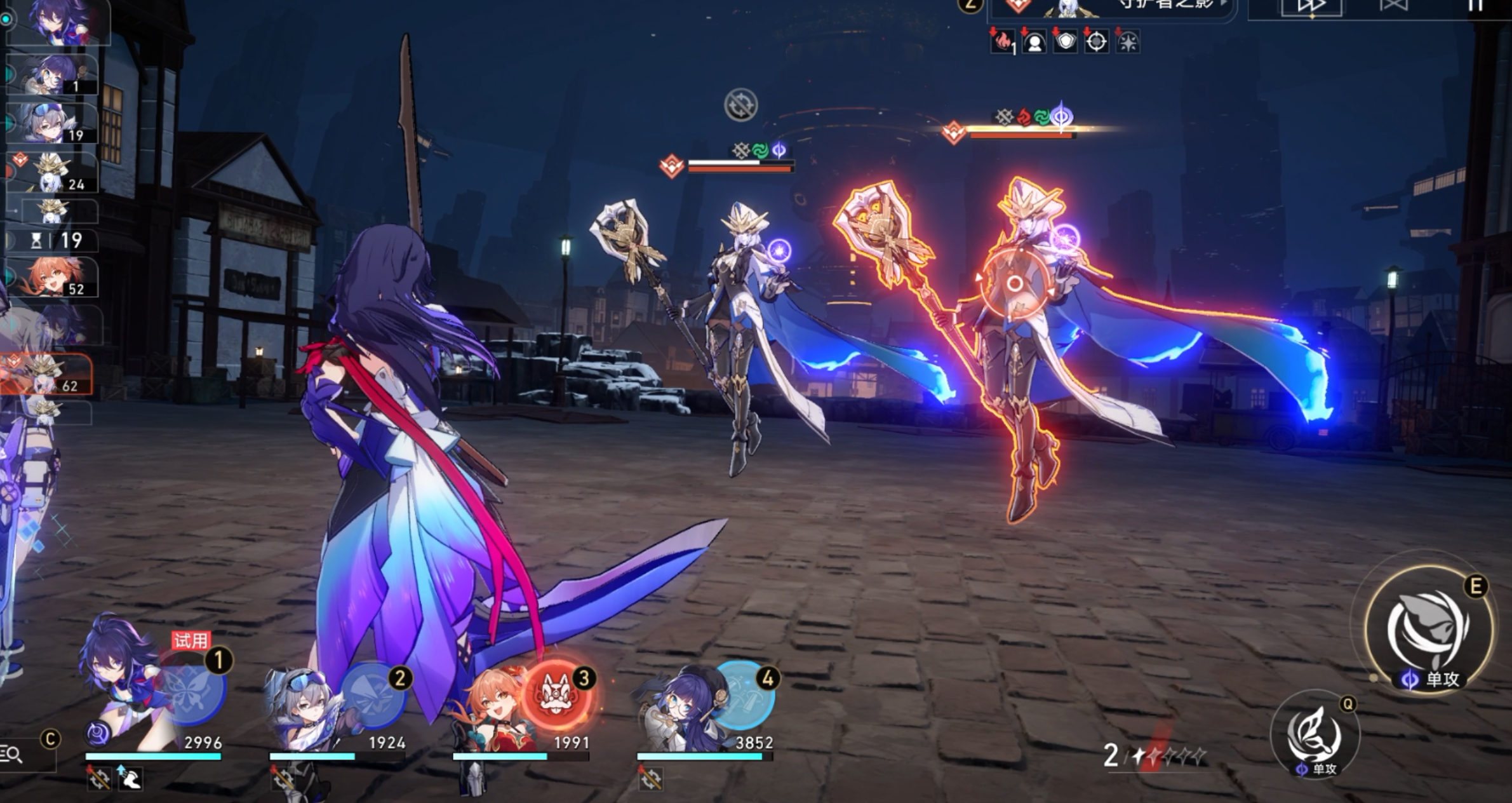Inspect the enemy's crosshair debuff icon
The height and width of the screenshot is (803, 1512).
point(1097,43)
